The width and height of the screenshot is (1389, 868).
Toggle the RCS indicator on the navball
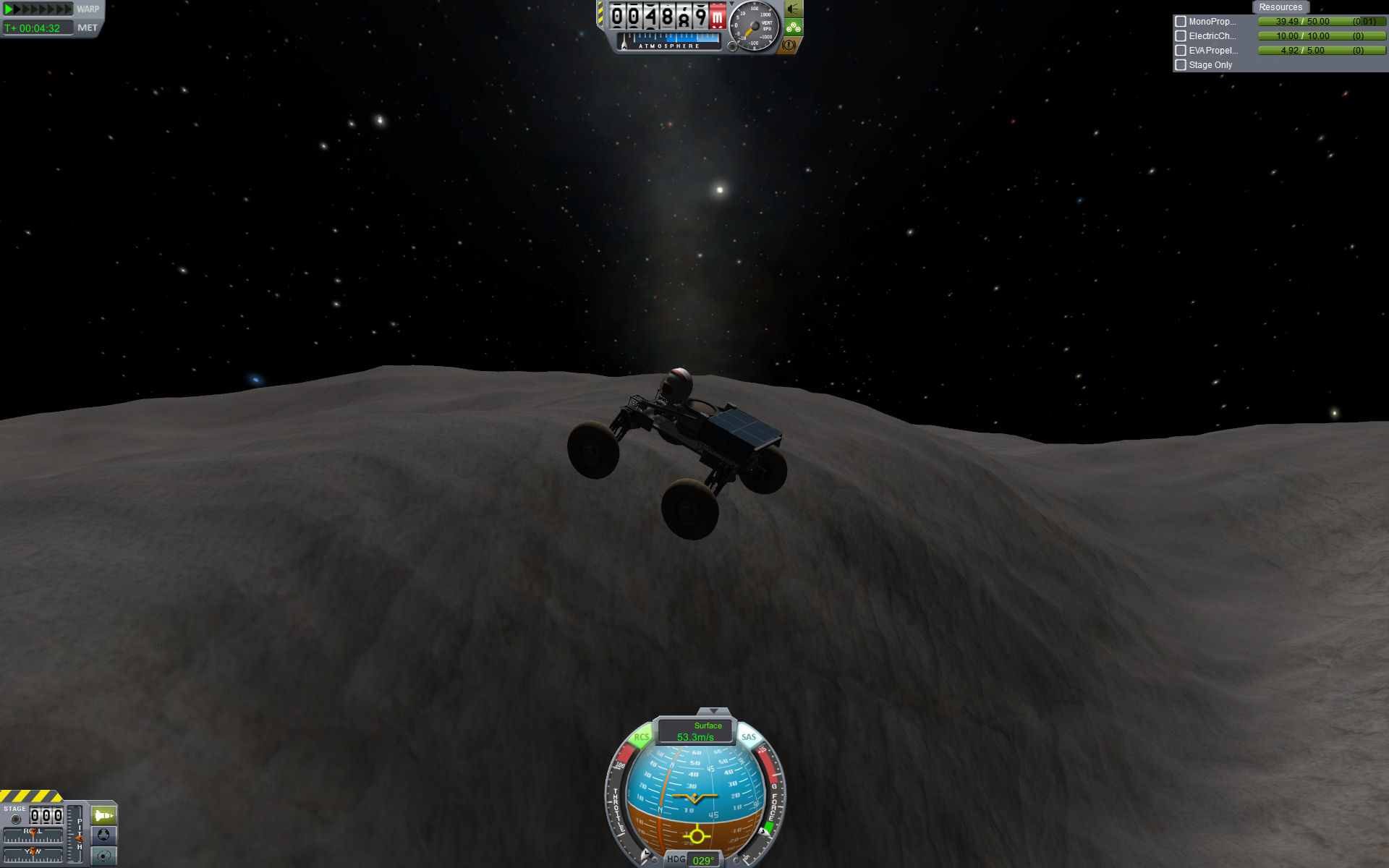coord(641,738)
